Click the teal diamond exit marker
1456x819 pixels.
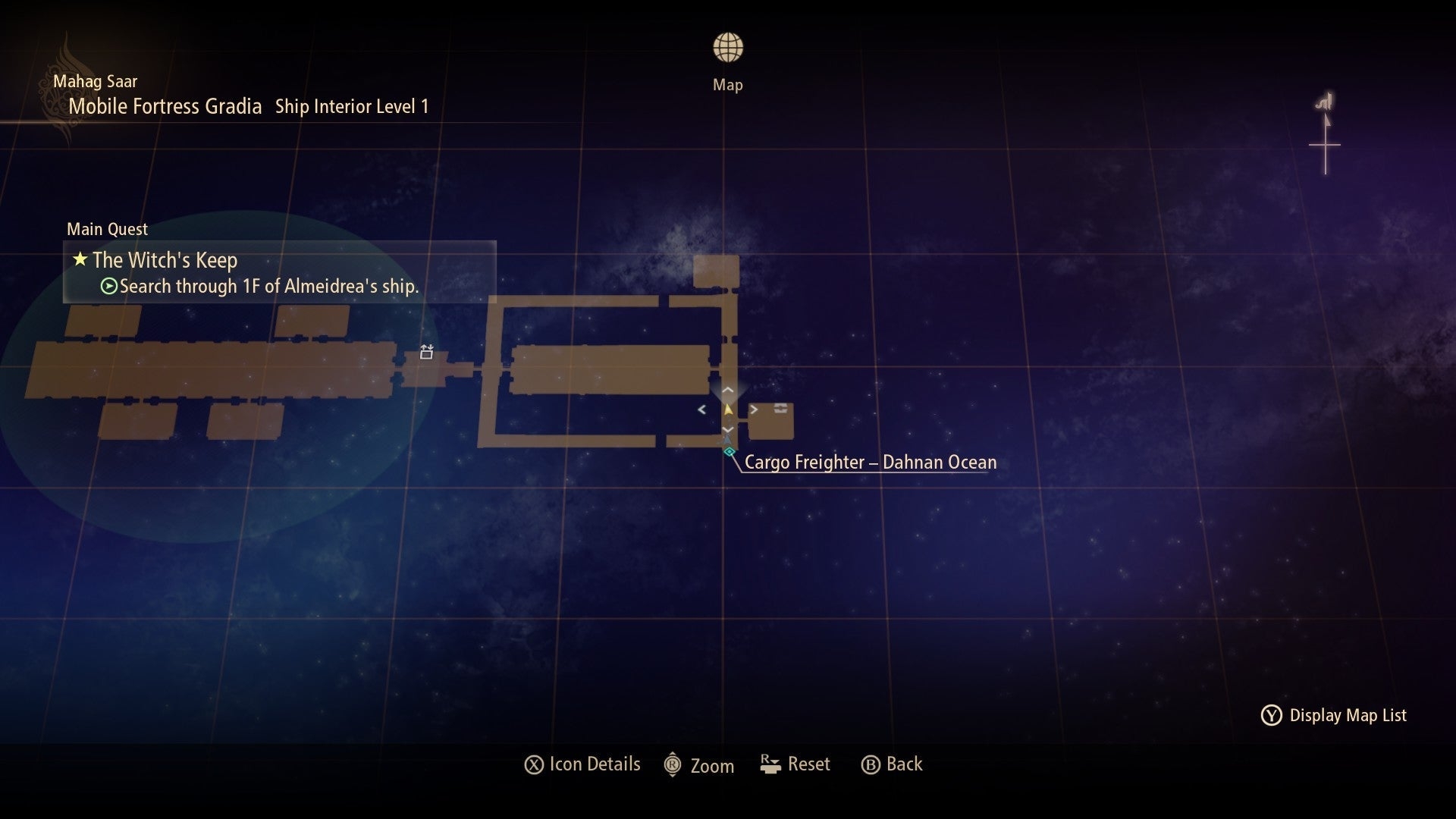pyautogui.click(x=729, y=452)
